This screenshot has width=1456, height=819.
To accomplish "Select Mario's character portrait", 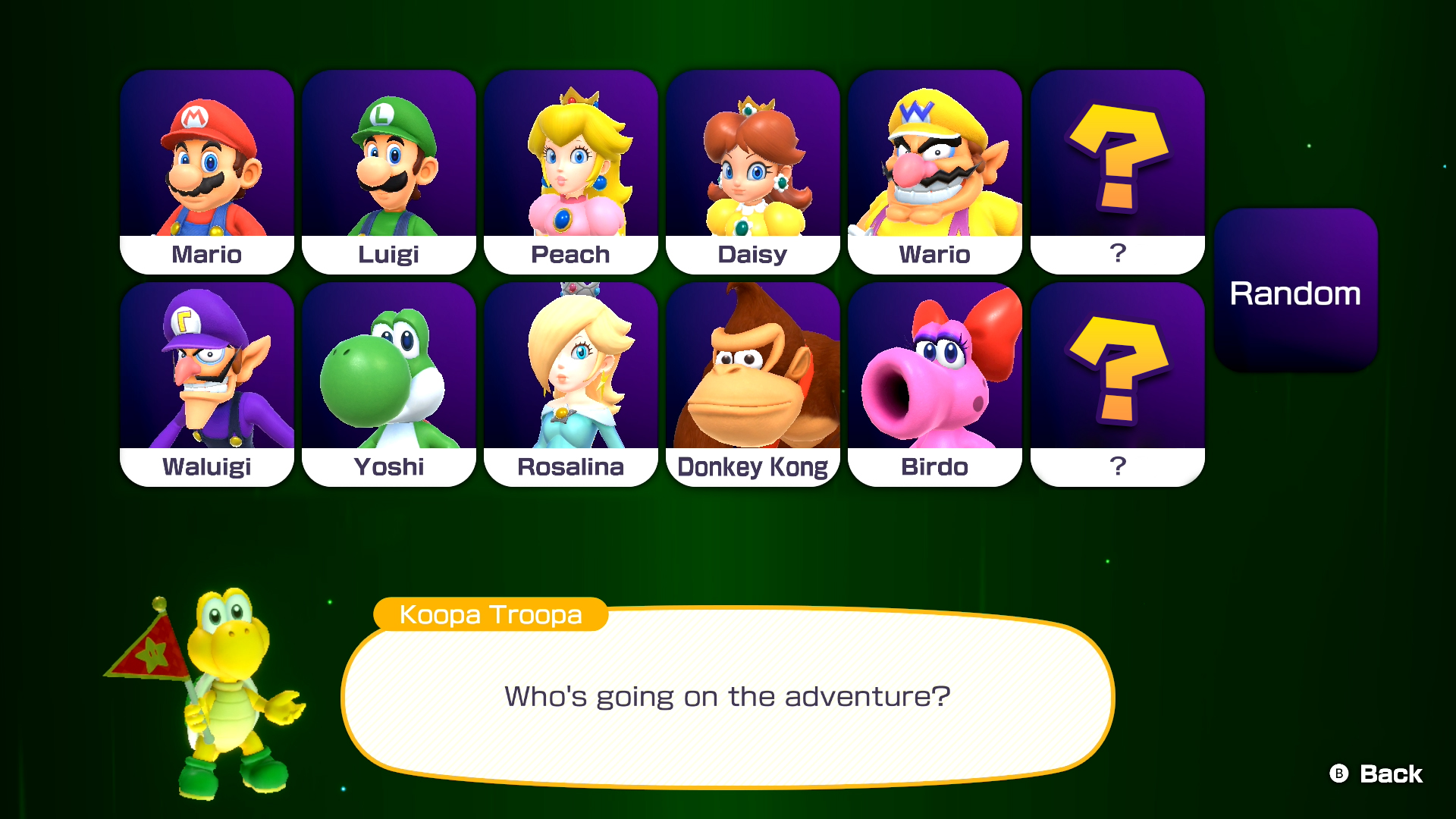I will 206,159.
